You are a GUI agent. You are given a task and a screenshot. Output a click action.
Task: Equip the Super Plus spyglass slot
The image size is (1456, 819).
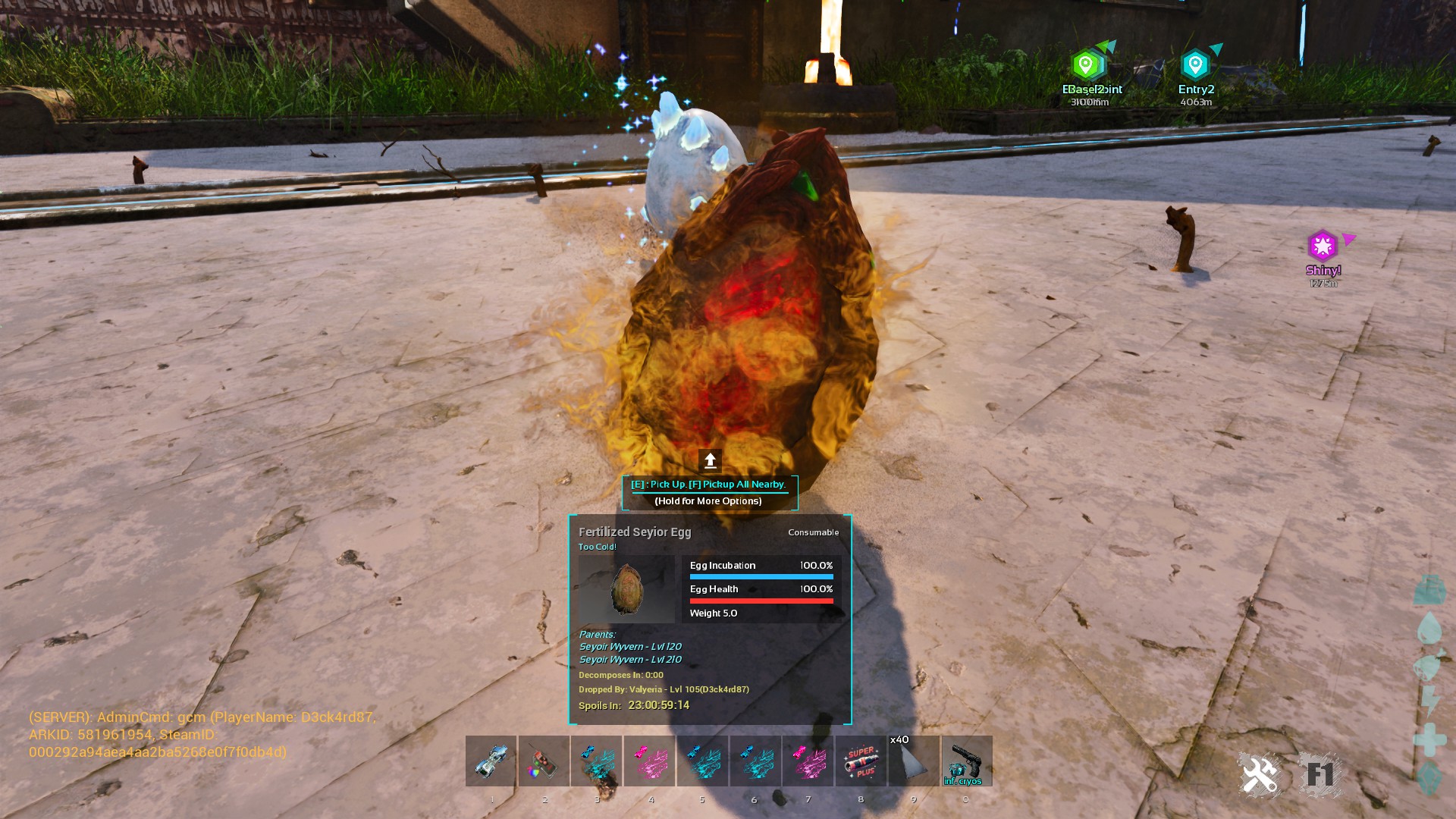[x=861, y=761]
